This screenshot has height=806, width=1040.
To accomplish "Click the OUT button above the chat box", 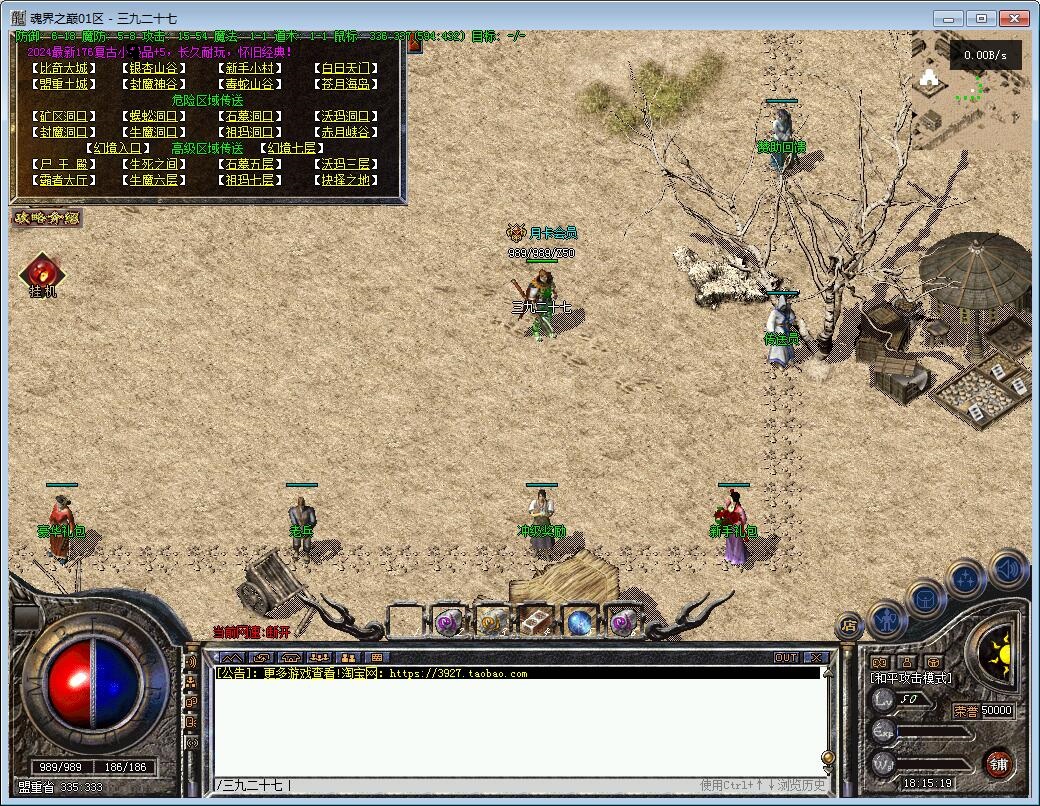I will (x=786, y=657).
